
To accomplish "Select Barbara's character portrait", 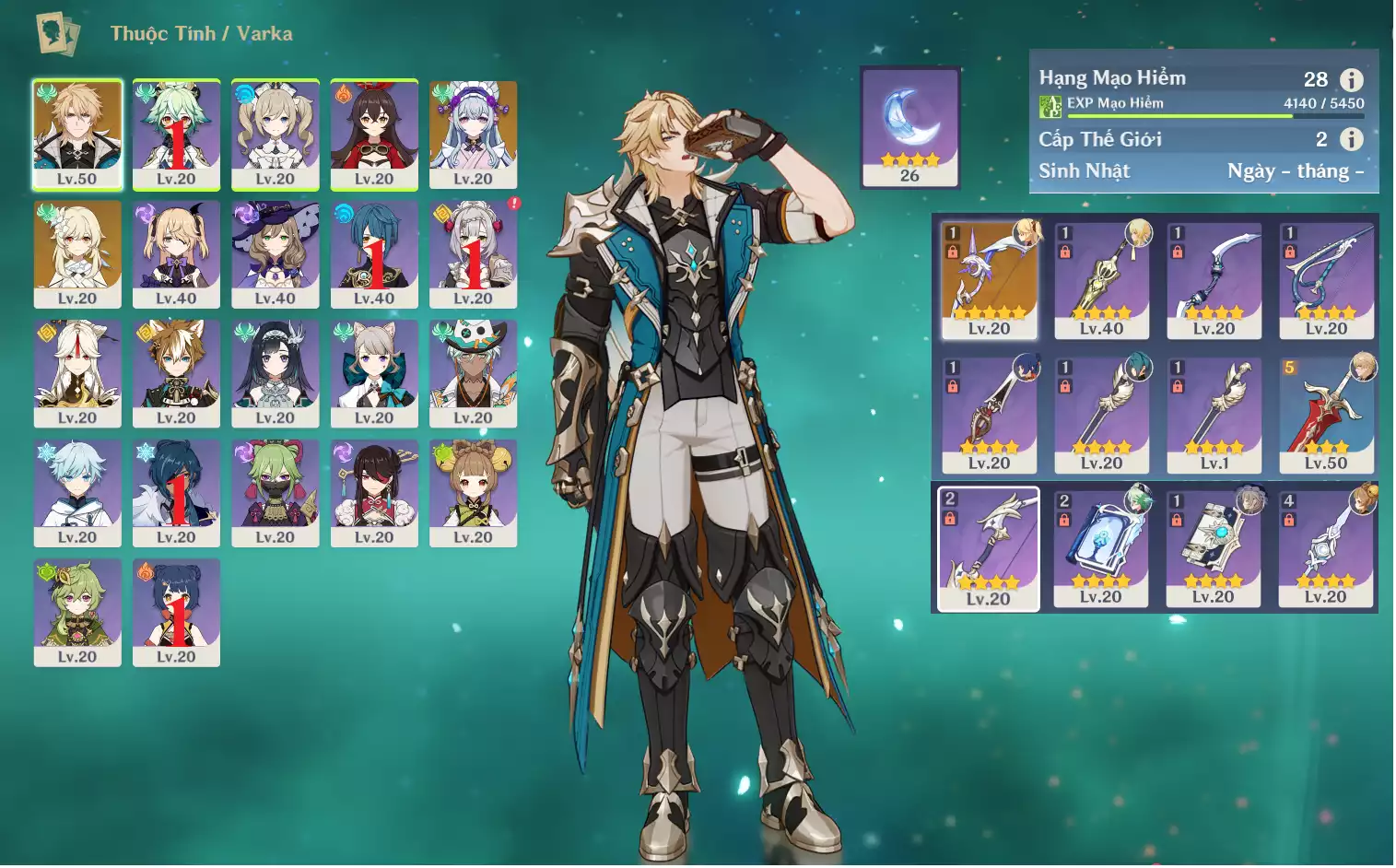I will point(275,135).
